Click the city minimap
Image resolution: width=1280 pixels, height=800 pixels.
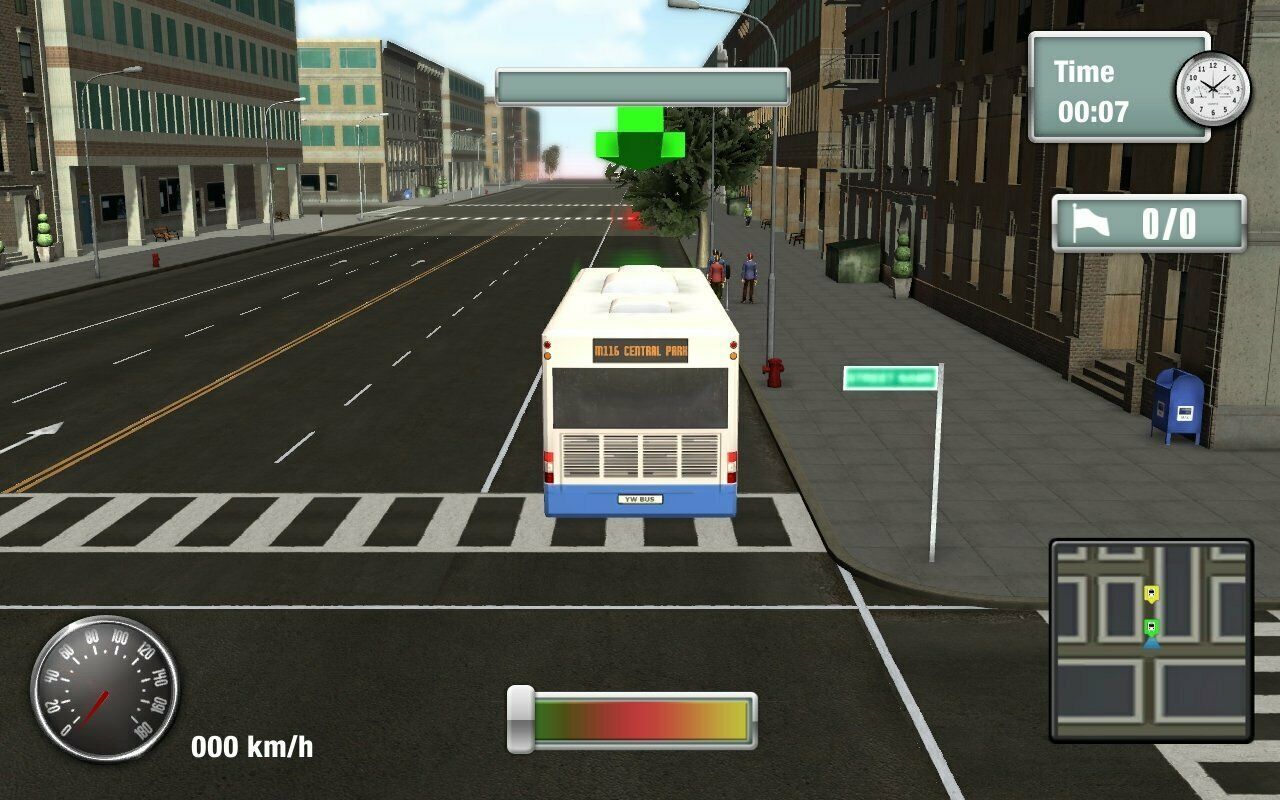coord(1151,640)
